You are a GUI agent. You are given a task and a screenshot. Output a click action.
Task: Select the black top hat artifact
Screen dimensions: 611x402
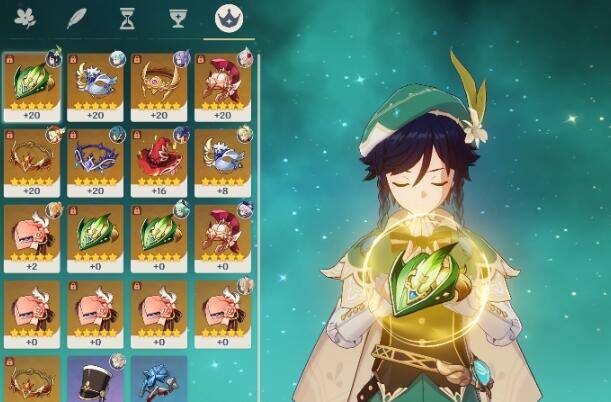tap(95, 379)
